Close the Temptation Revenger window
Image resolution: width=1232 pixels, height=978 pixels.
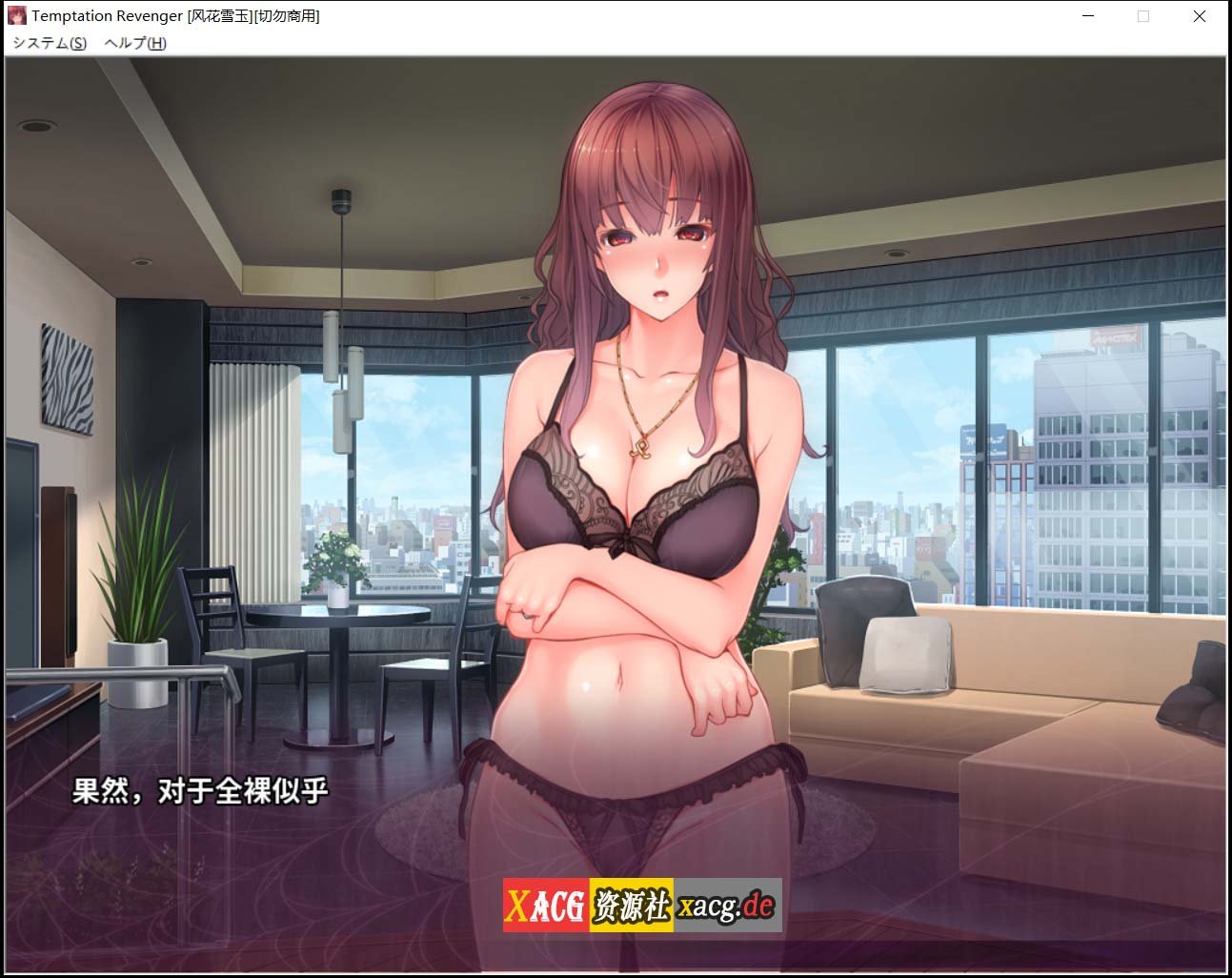(1199, 16)
